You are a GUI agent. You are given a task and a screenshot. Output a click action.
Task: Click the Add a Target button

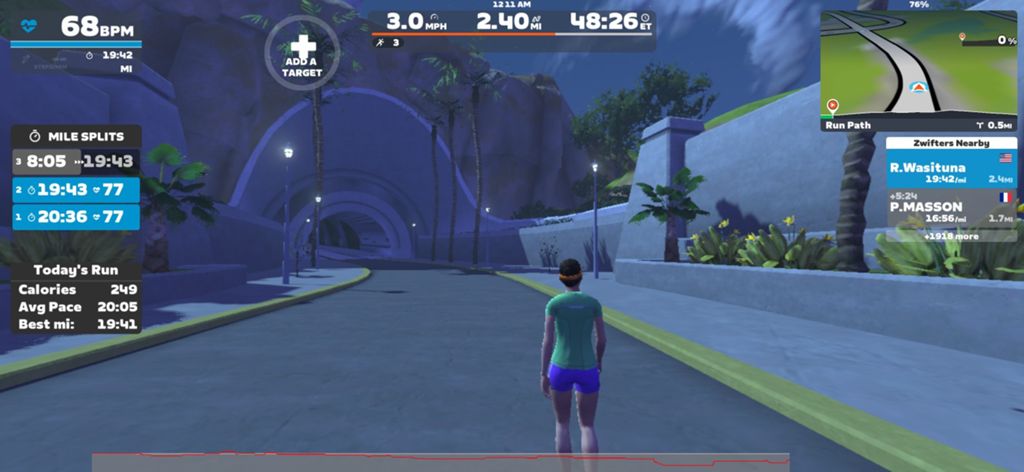click(302, 53)
